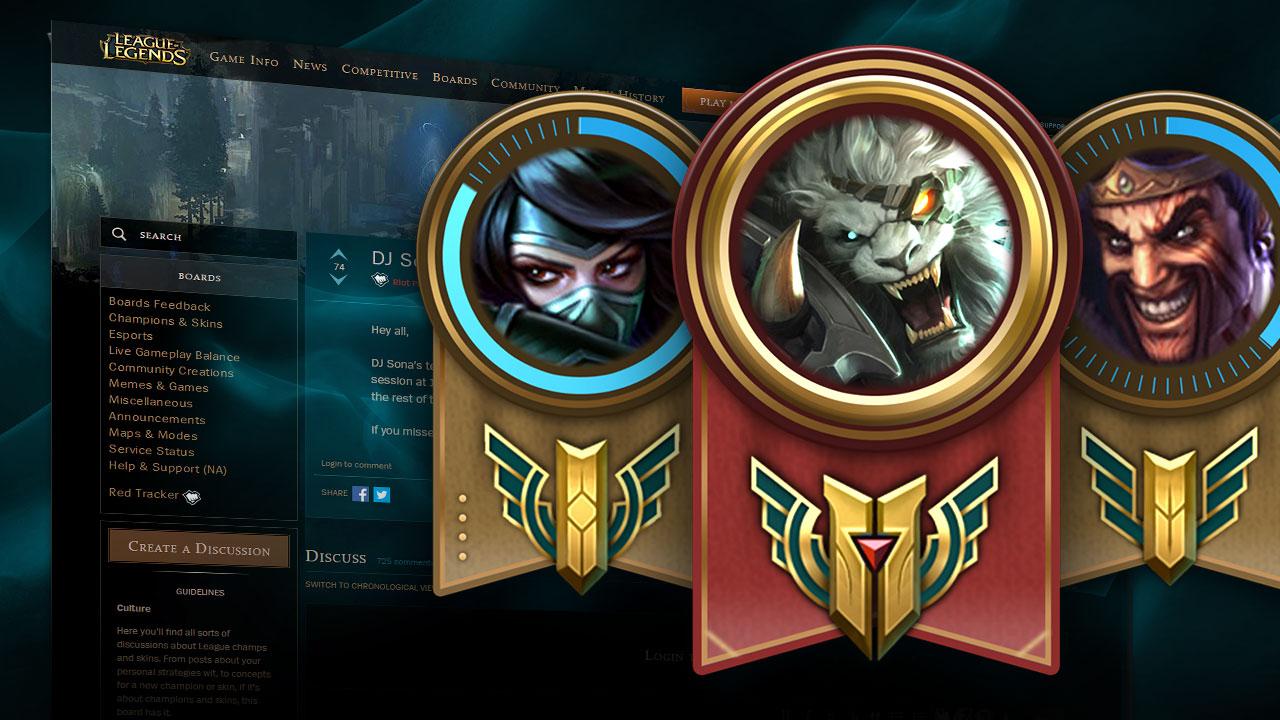1280x720 pixels.
Task: Open the Community navigation item
Action: click(524, 85)
